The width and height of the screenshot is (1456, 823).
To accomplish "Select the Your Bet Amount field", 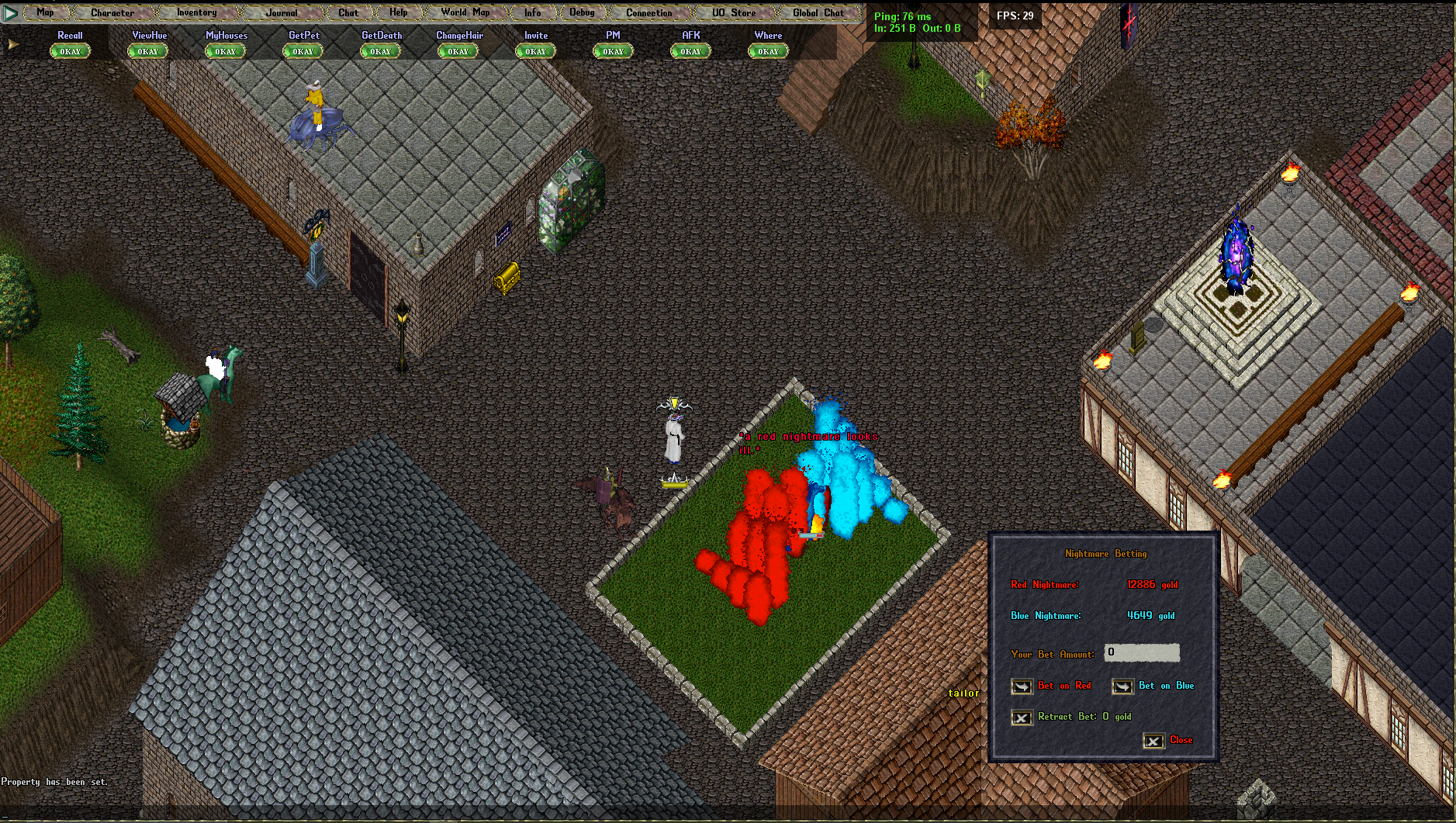I will tap(1141, 652).
